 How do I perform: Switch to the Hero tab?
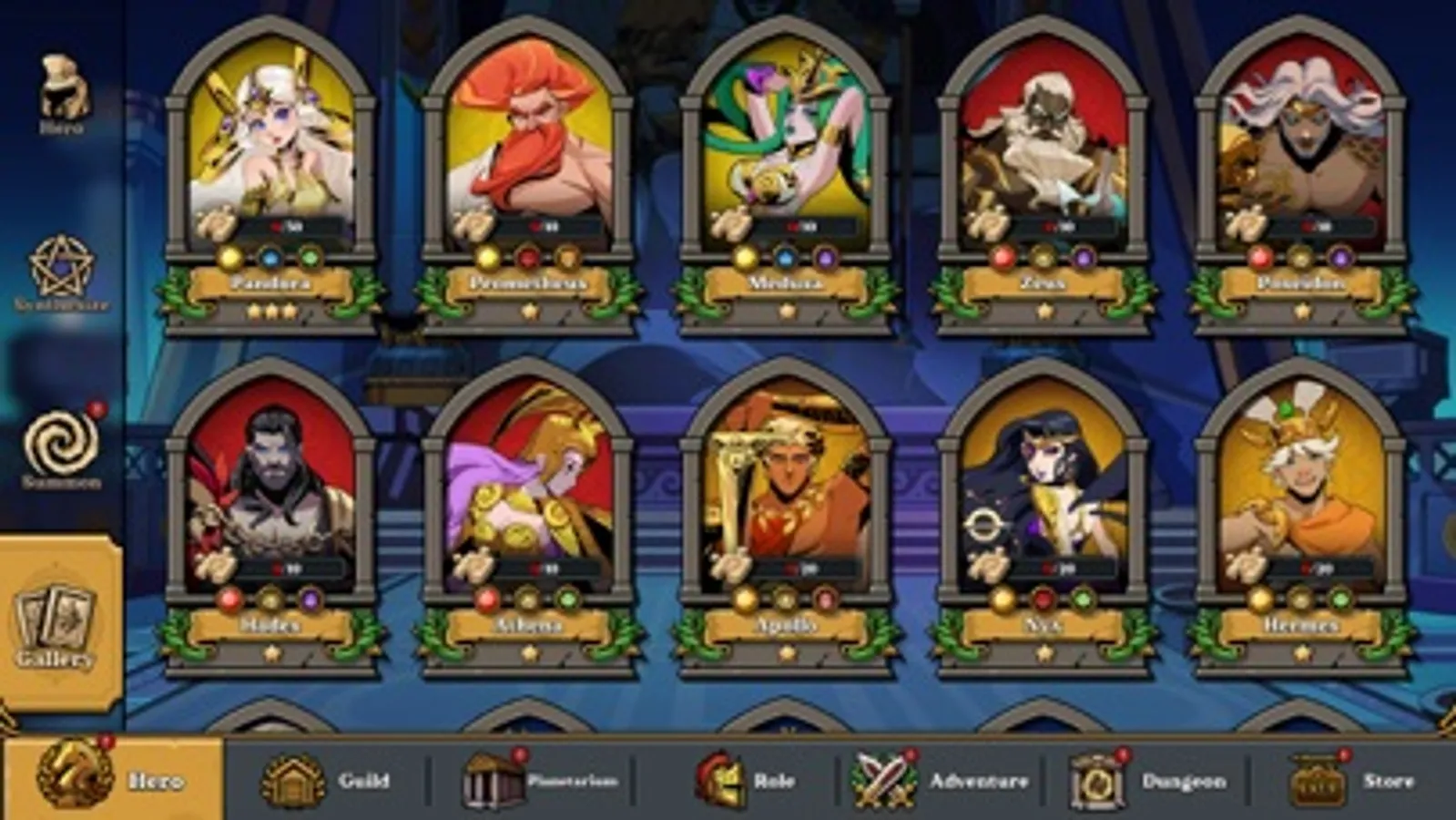109,781
